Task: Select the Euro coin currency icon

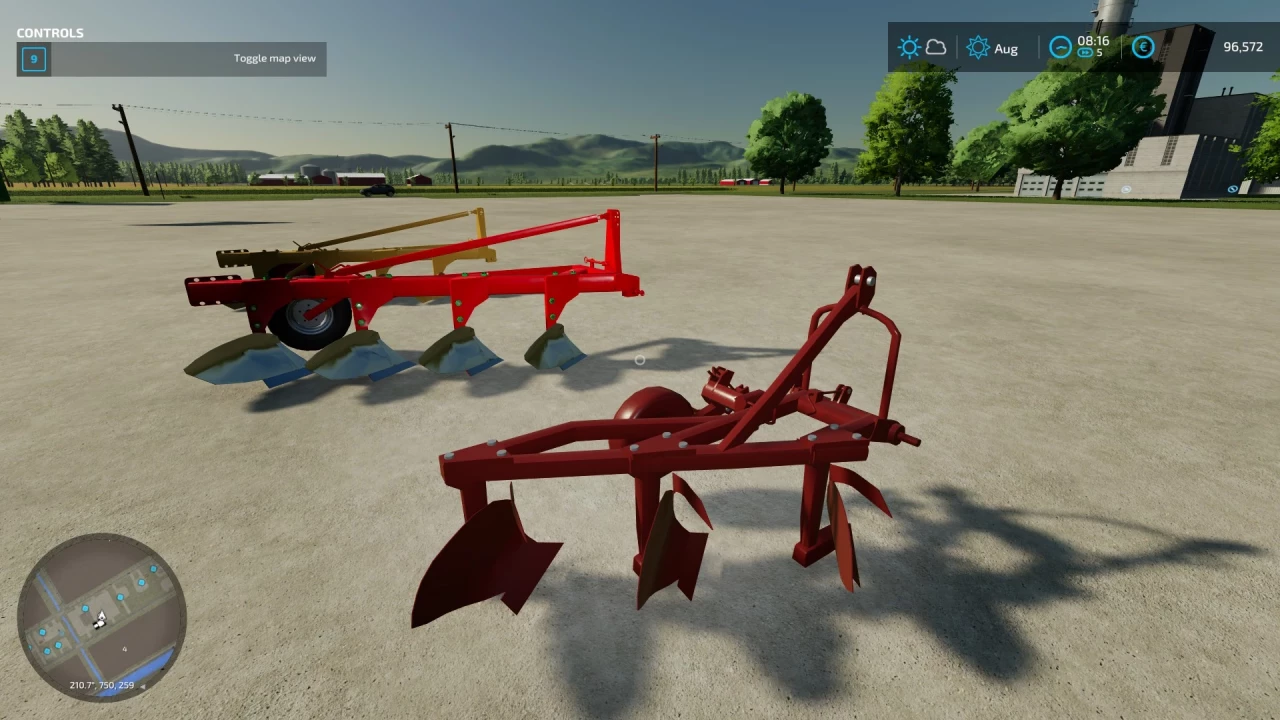Action: click(x=1143, y=47)
